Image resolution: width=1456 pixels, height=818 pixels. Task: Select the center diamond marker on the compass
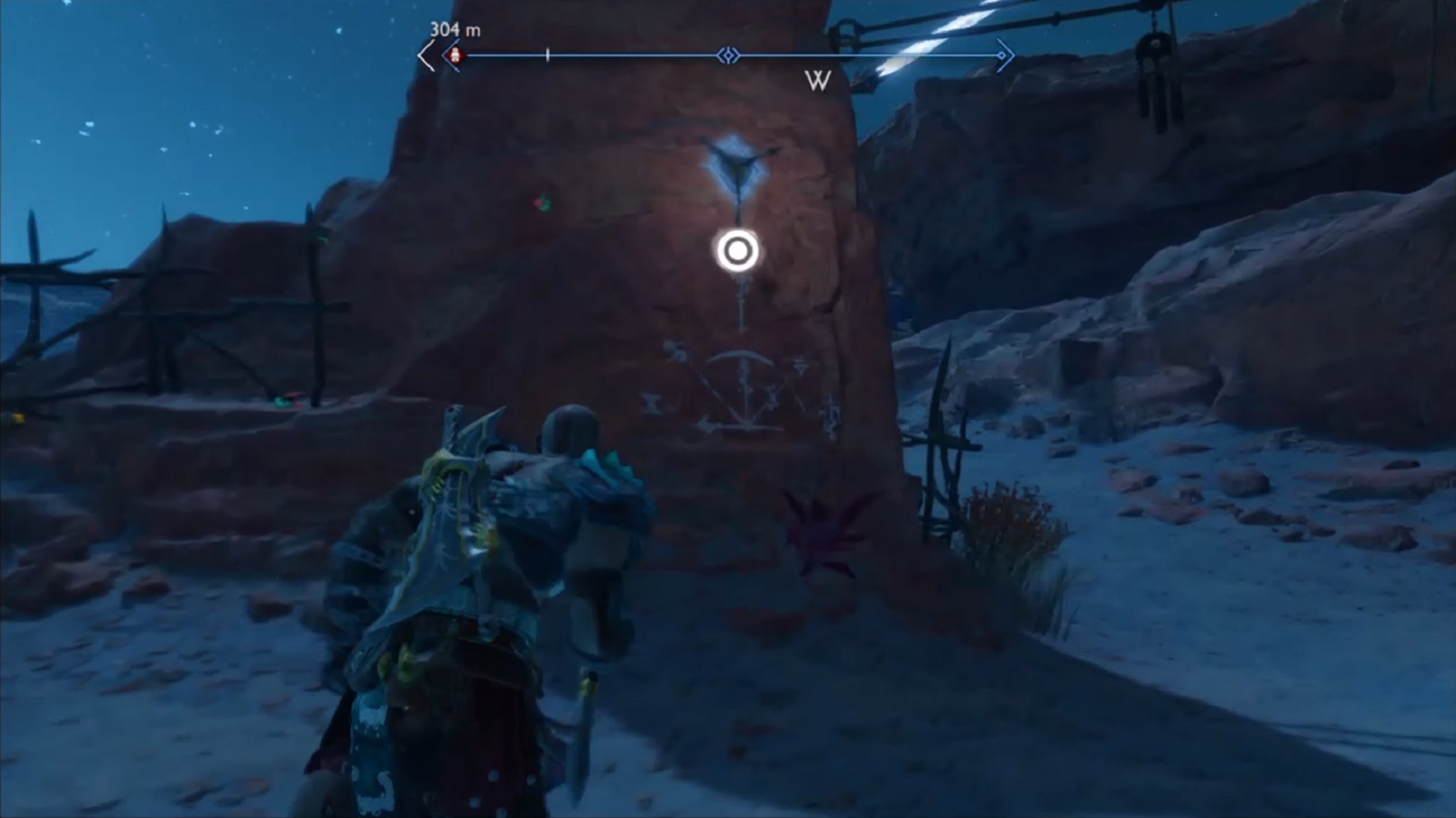pos(728,55)
